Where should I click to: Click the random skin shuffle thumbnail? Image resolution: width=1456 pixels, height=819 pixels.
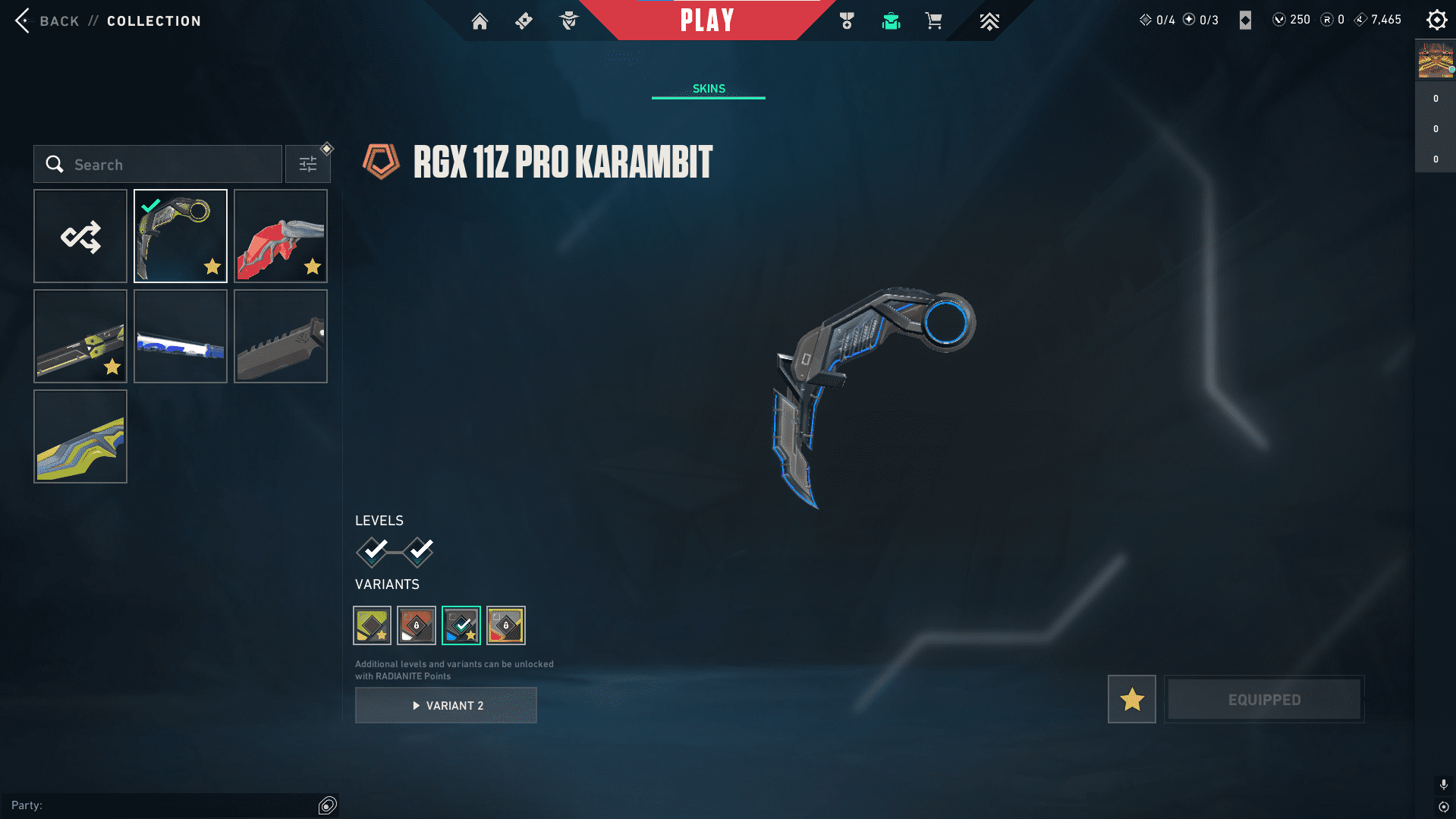click(x=80, y=236)
